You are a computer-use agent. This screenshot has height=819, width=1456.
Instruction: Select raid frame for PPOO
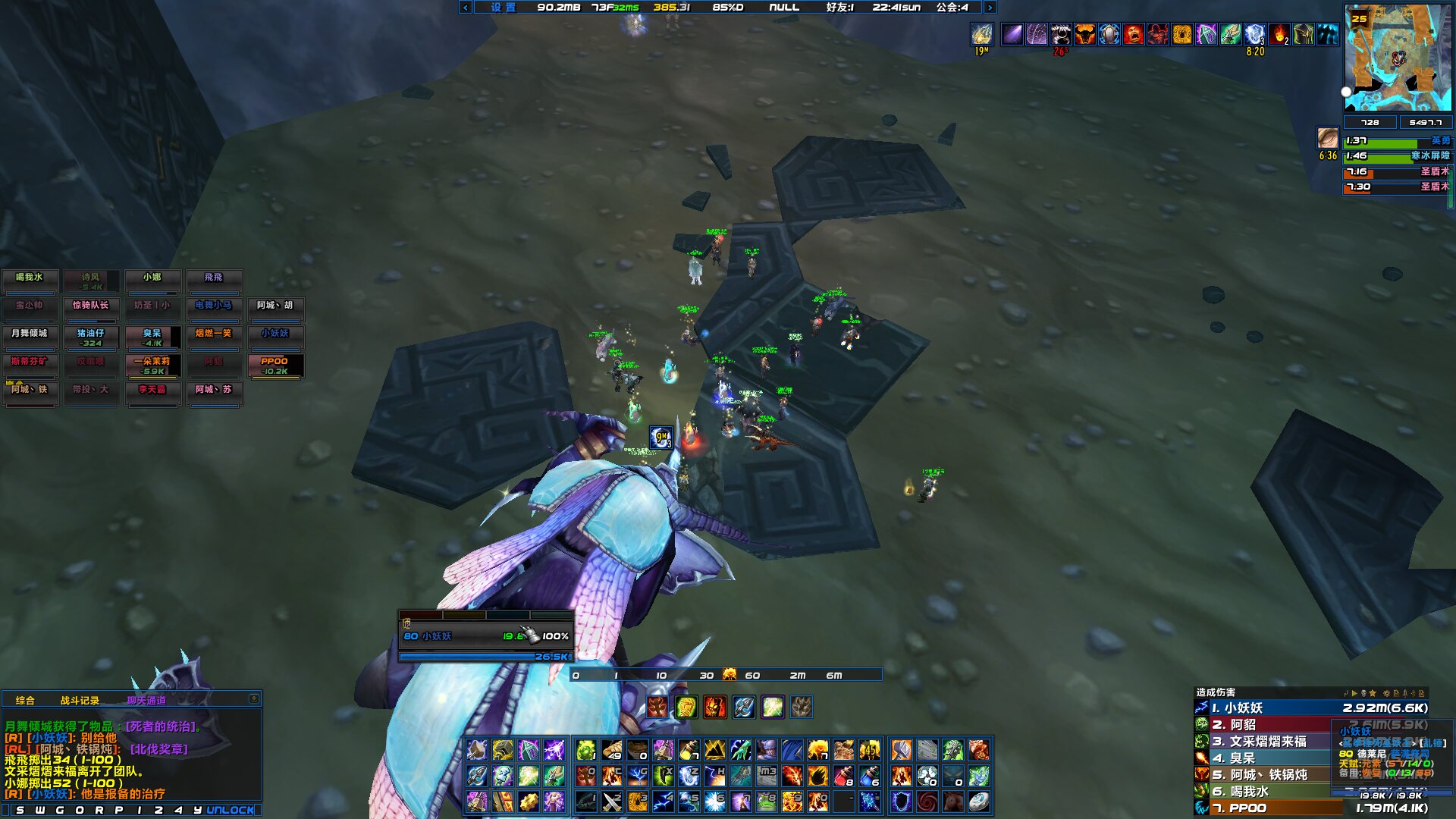pos(275,365)
